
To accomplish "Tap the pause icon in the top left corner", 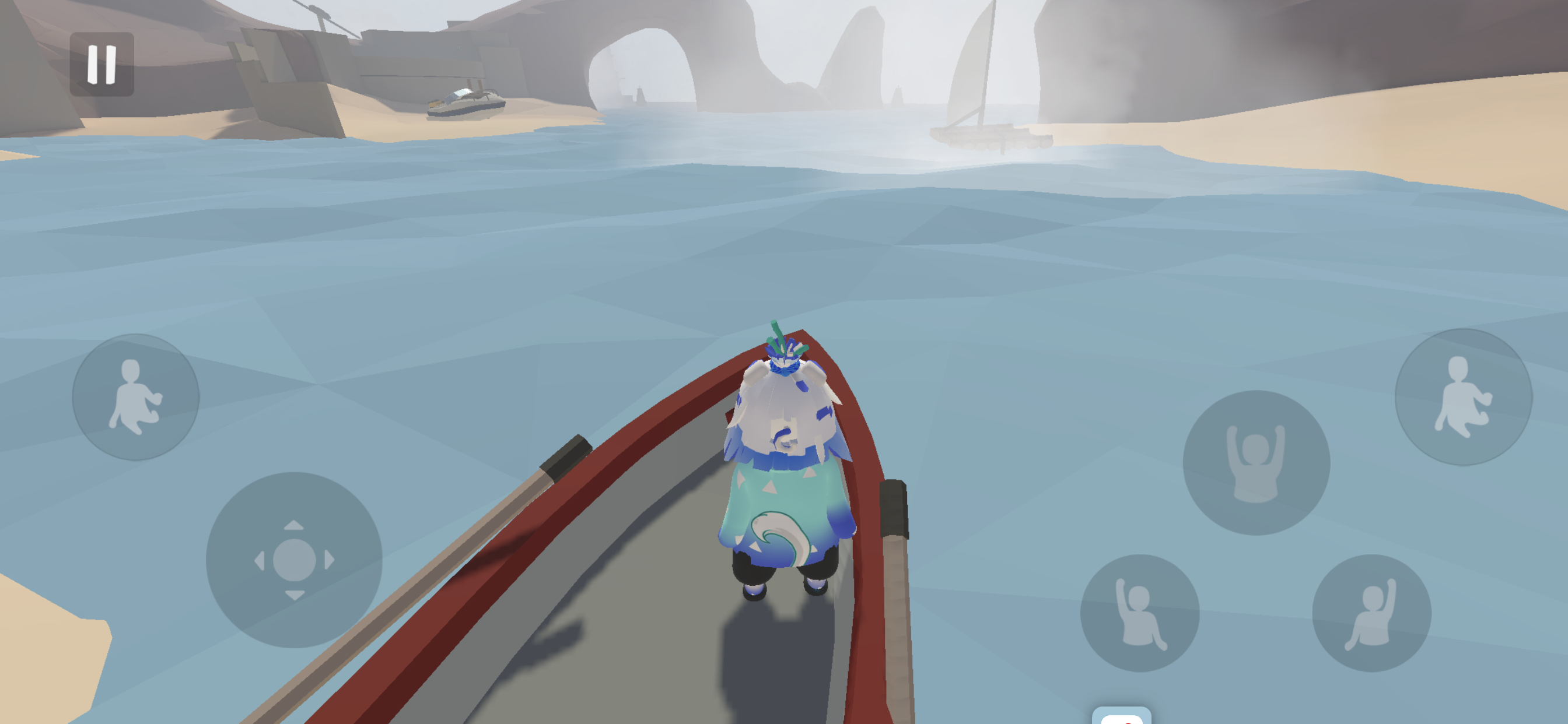I will (101, 64).
